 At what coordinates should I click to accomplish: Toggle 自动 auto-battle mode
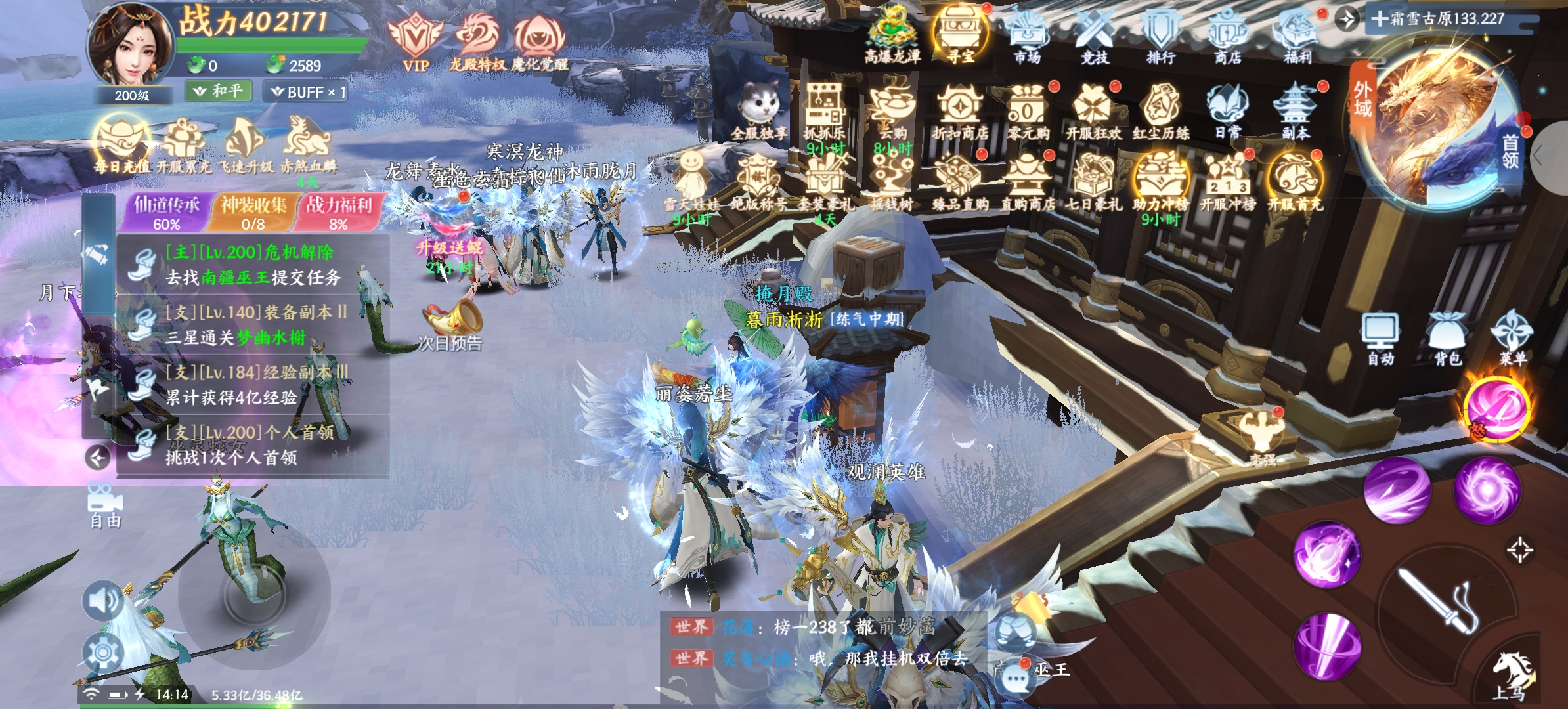point(1380,338)
